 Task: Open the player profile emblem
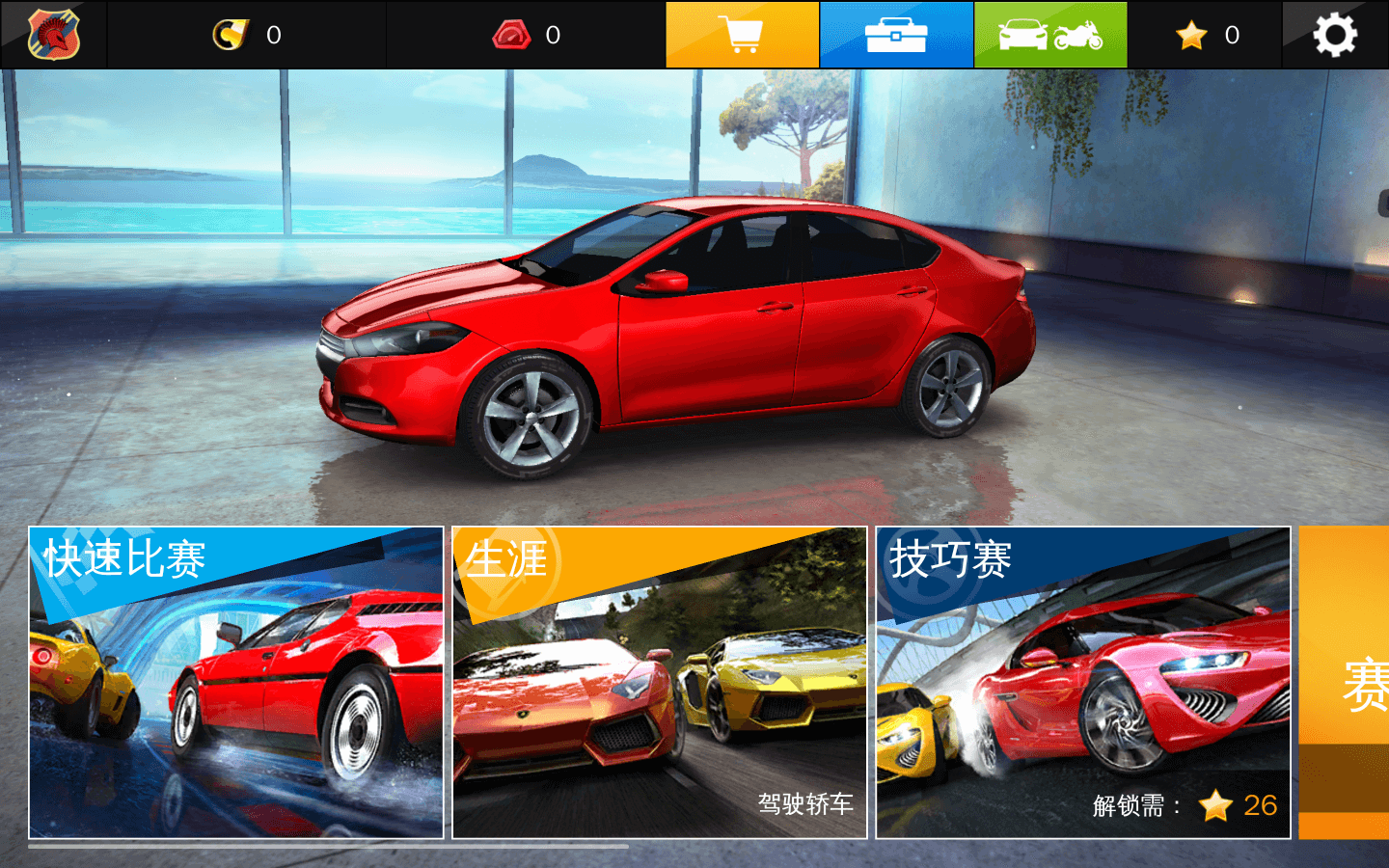[x=54, y=35]
